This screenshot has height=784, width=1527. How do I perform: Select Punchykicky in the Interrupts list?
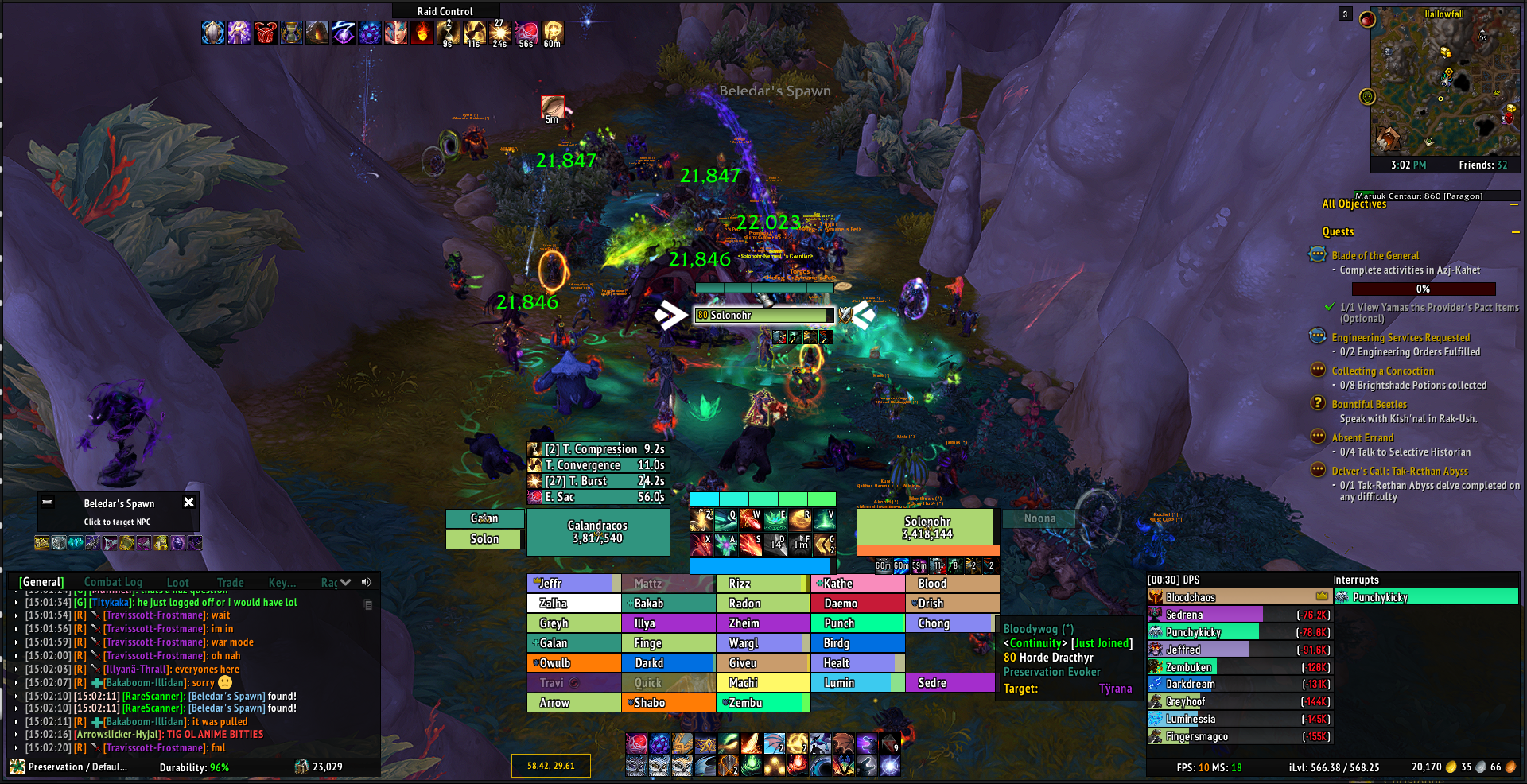click(1425, 597)
